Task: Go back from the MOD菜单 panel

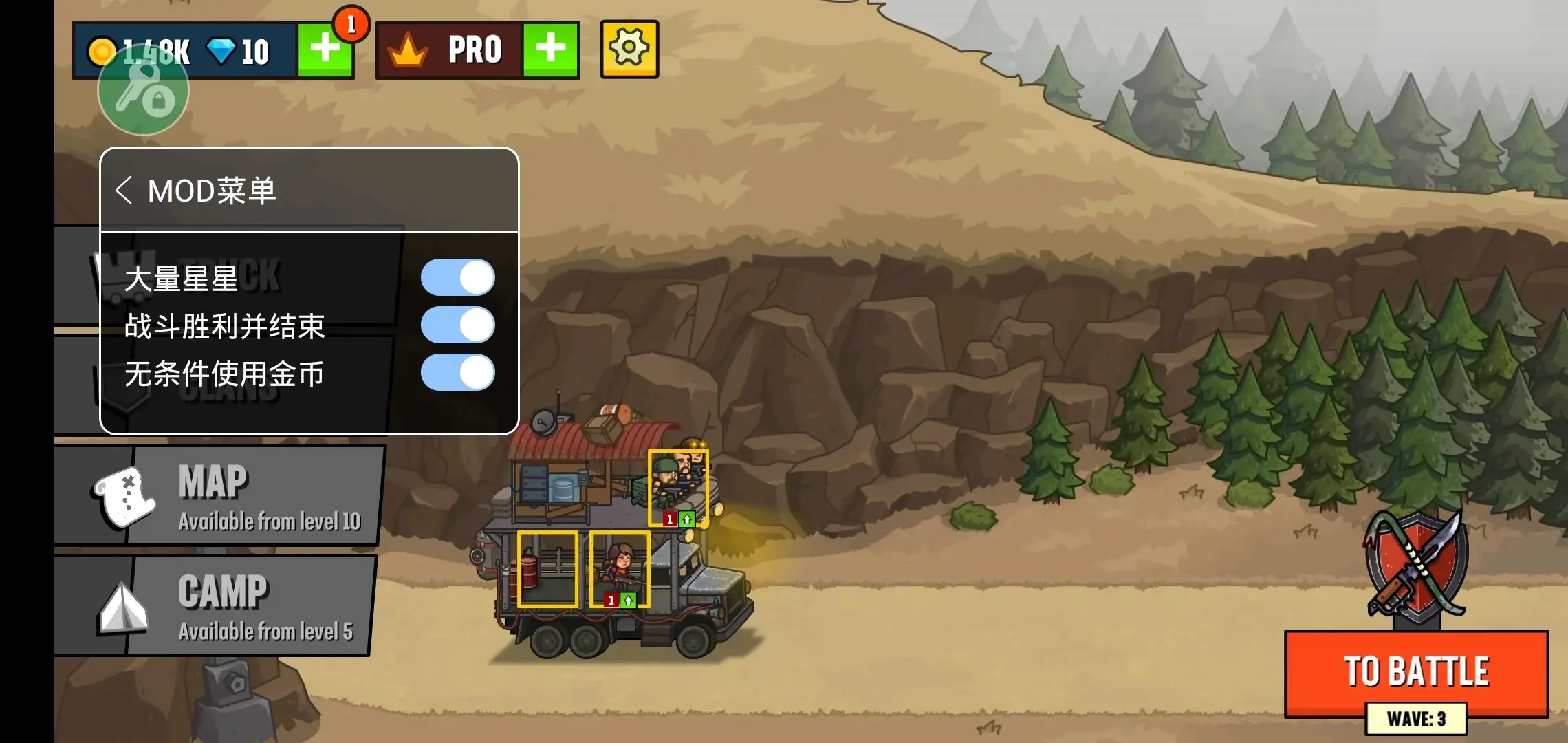Action: point(124,190)
